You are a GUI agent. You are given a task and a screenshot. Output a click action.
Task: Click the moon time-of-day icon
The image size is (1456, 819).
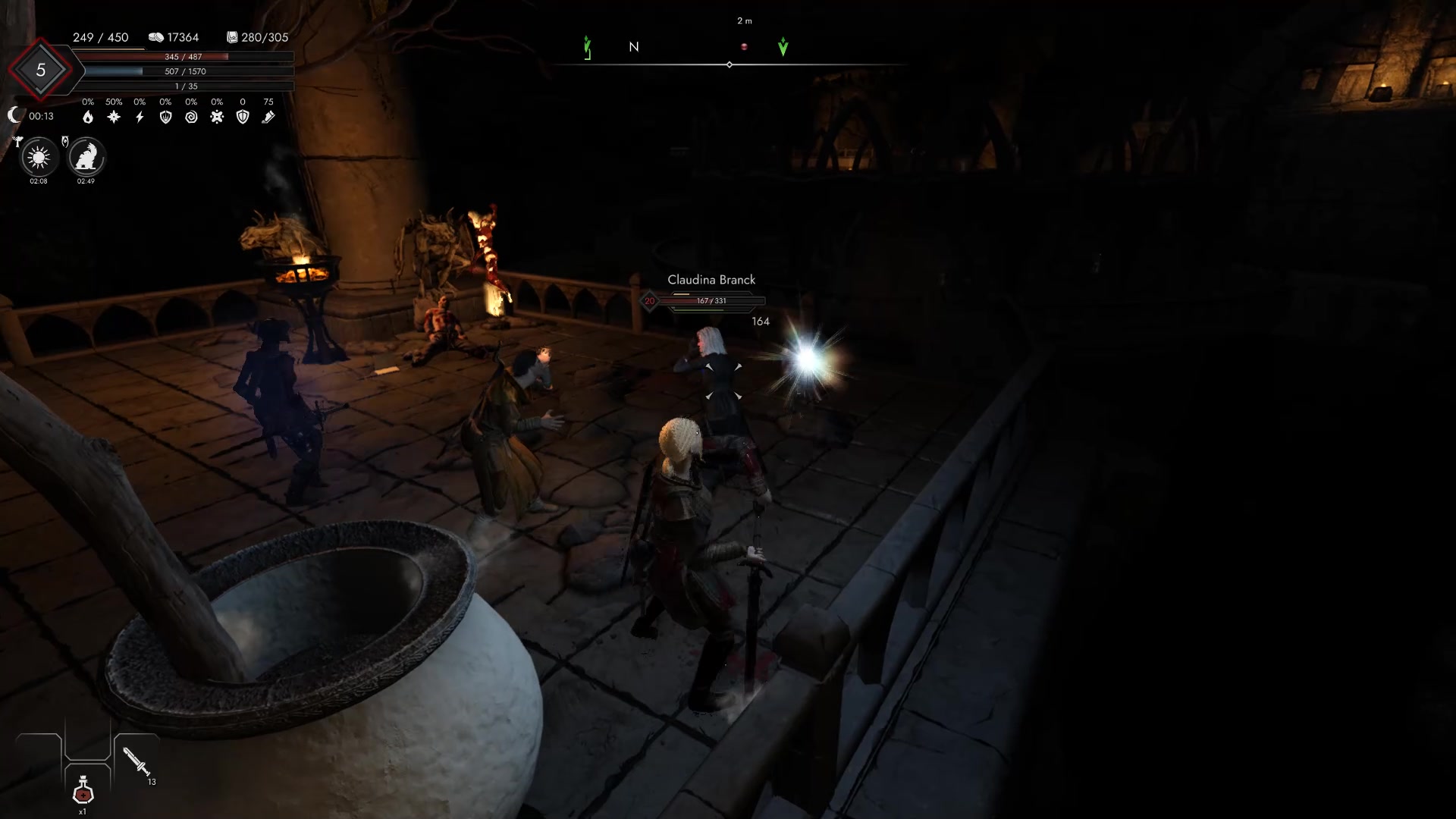click(14, 115)
